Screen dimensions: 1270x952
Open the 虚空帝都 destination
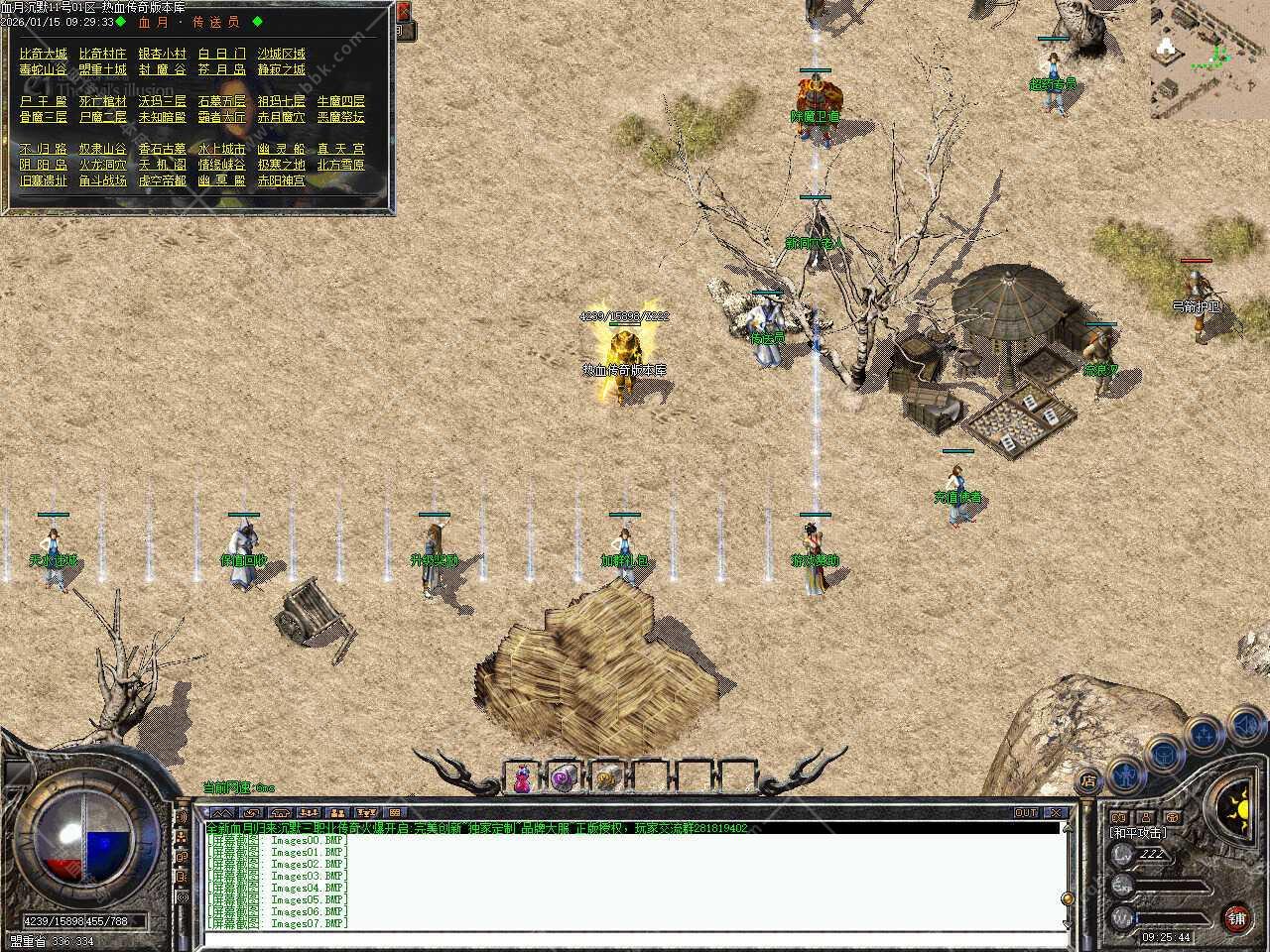(162, 180)
